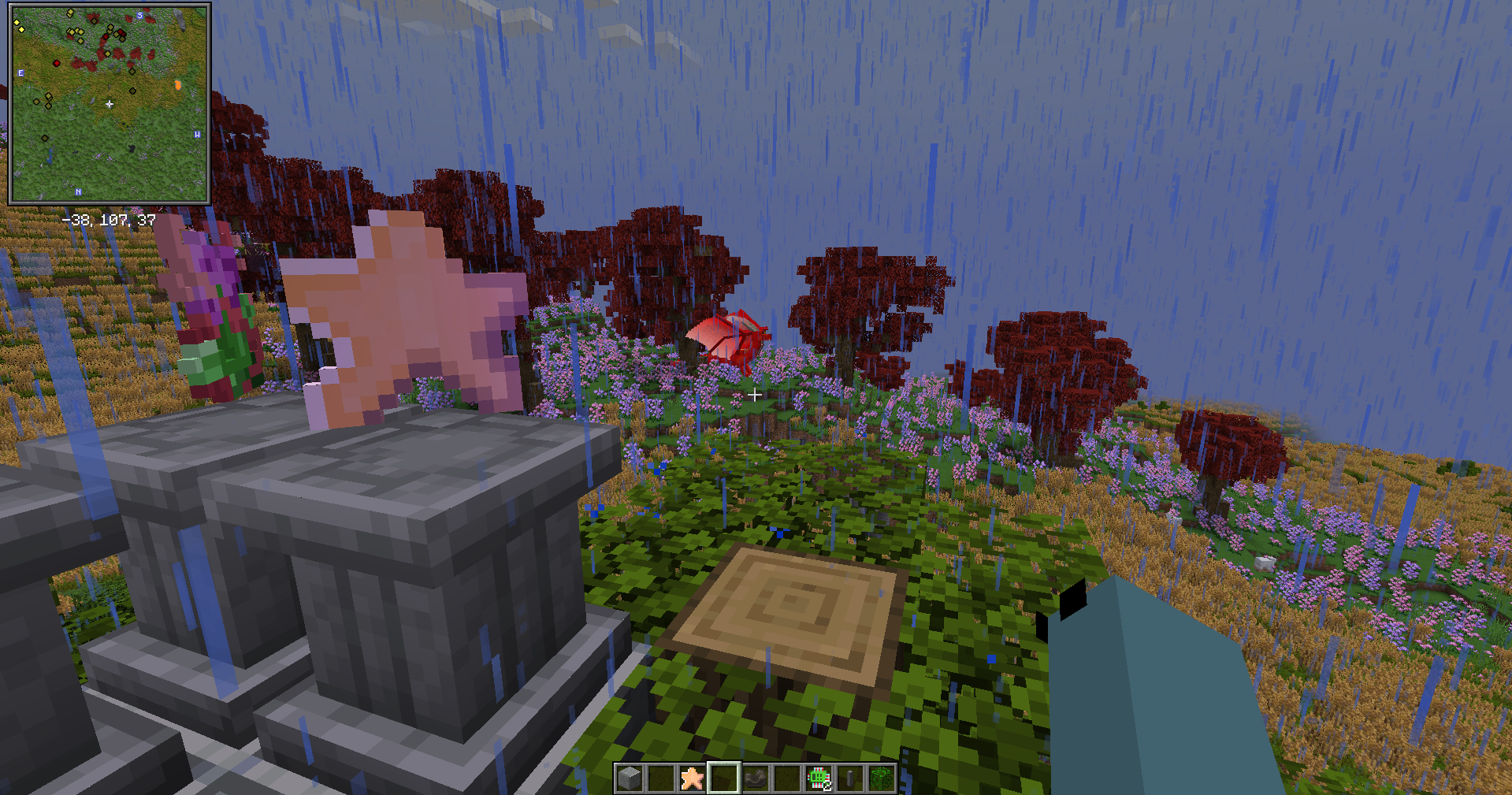Toggle the red waypoint diamond on the minimap

pos(57,63)
